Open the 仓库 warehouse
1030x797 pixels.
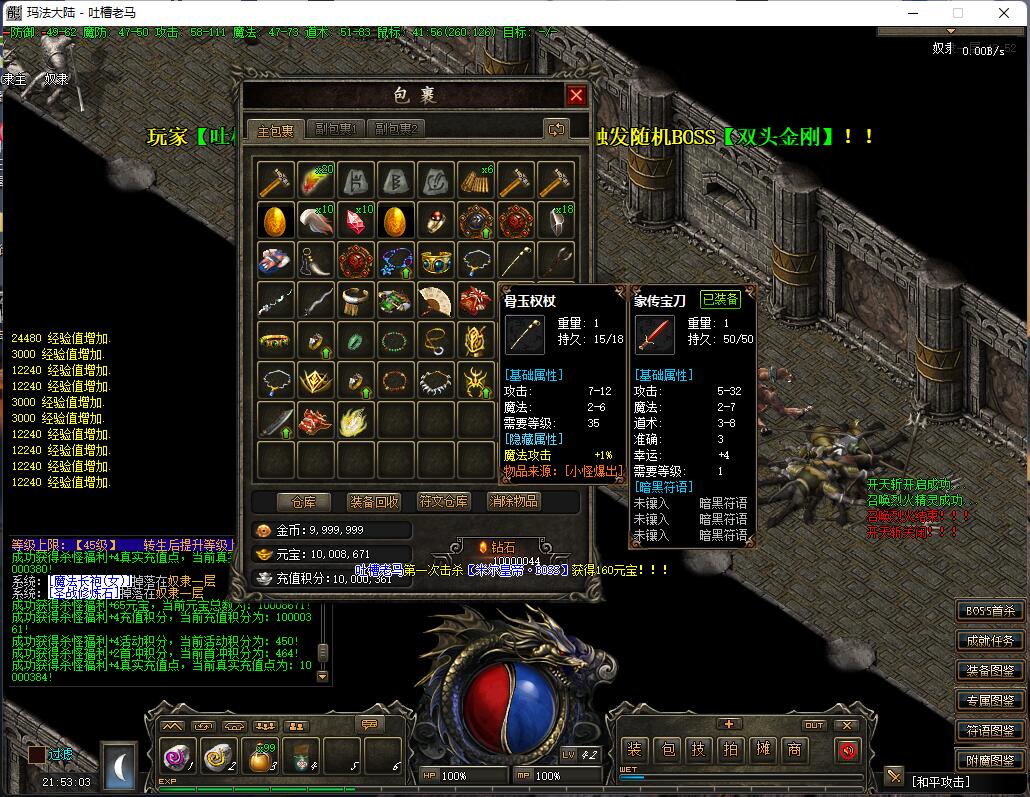click(x=296, y=501)
